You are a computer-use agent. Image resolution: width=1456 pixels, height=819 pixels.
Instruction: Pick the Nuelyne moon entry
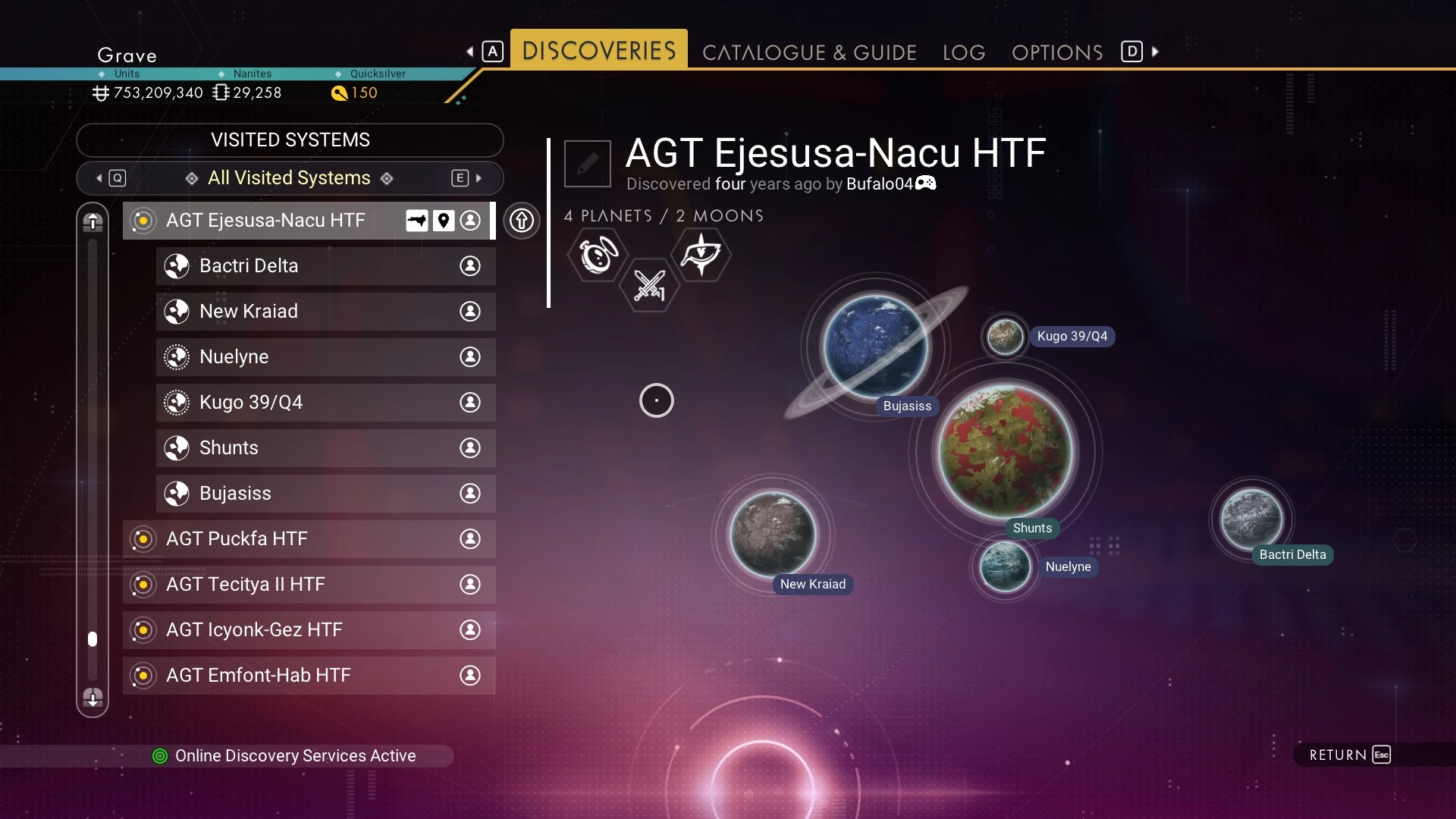[234, 357]
